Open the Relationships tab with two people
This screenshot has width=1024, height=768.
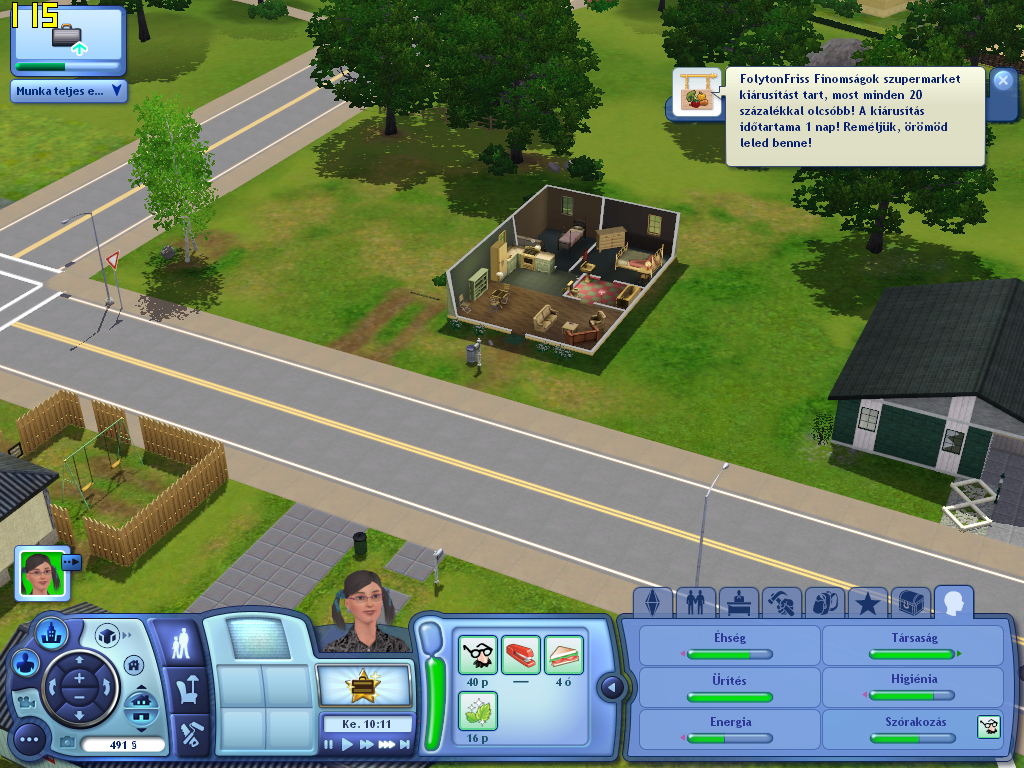(x=695, y=603)
